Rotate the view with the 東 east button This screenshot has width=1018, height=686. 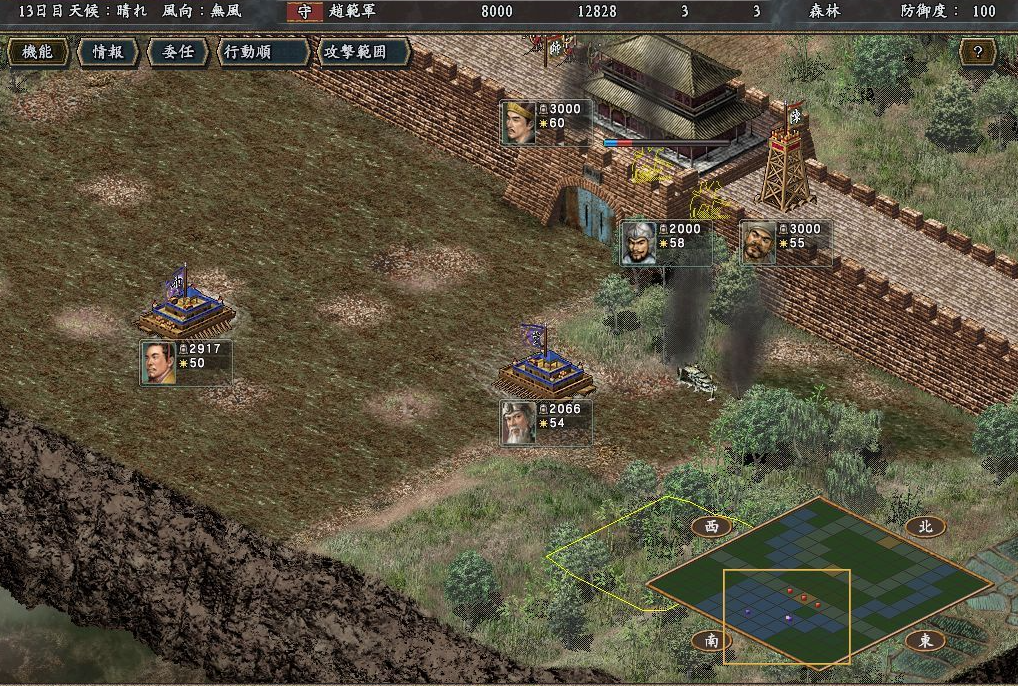[925, 641]
